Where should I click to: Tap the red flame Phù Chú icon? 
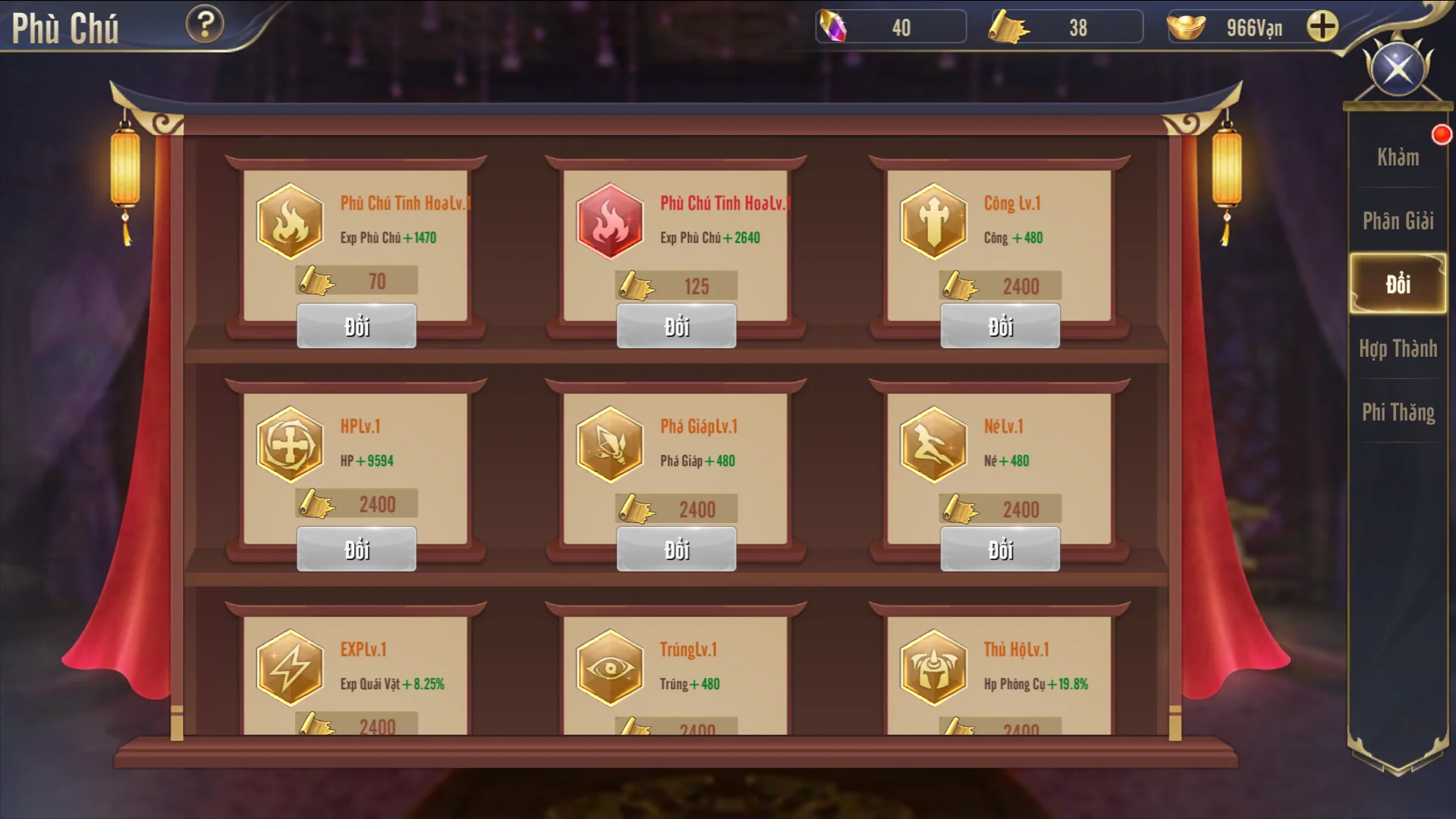[609, 221]
